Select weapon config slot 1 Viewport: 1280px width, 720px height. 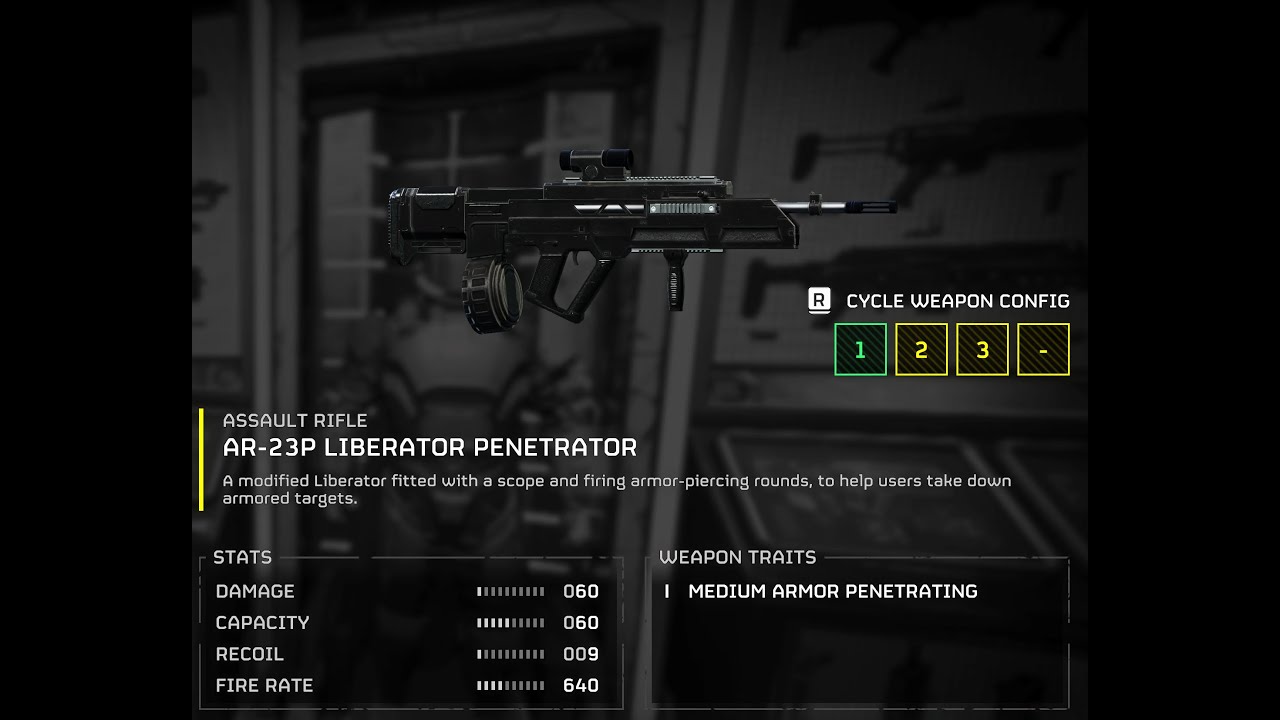(x=860, y=350)
